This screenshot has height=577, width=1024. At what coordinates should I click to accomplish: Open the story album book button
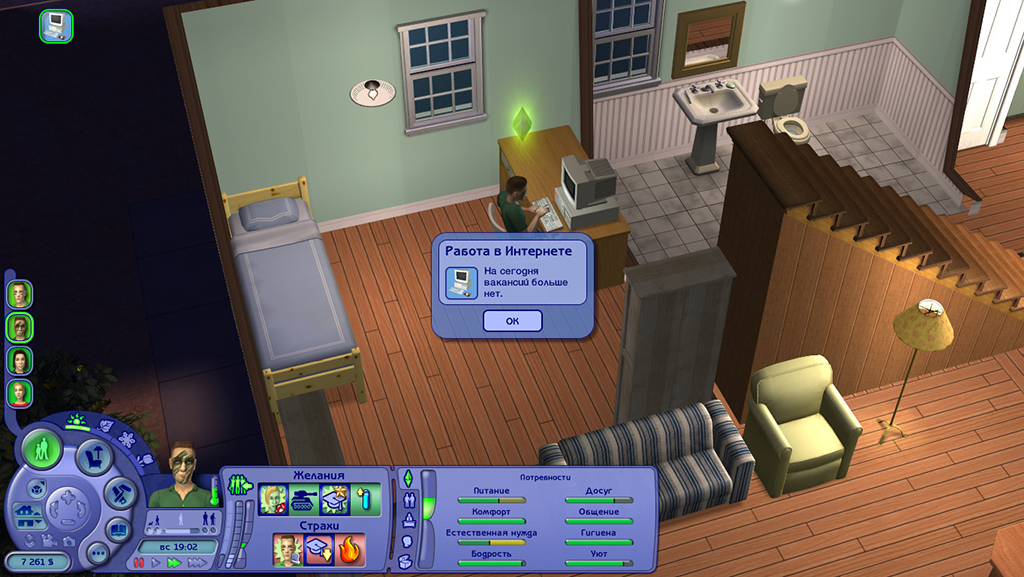[x=118, y=530]
